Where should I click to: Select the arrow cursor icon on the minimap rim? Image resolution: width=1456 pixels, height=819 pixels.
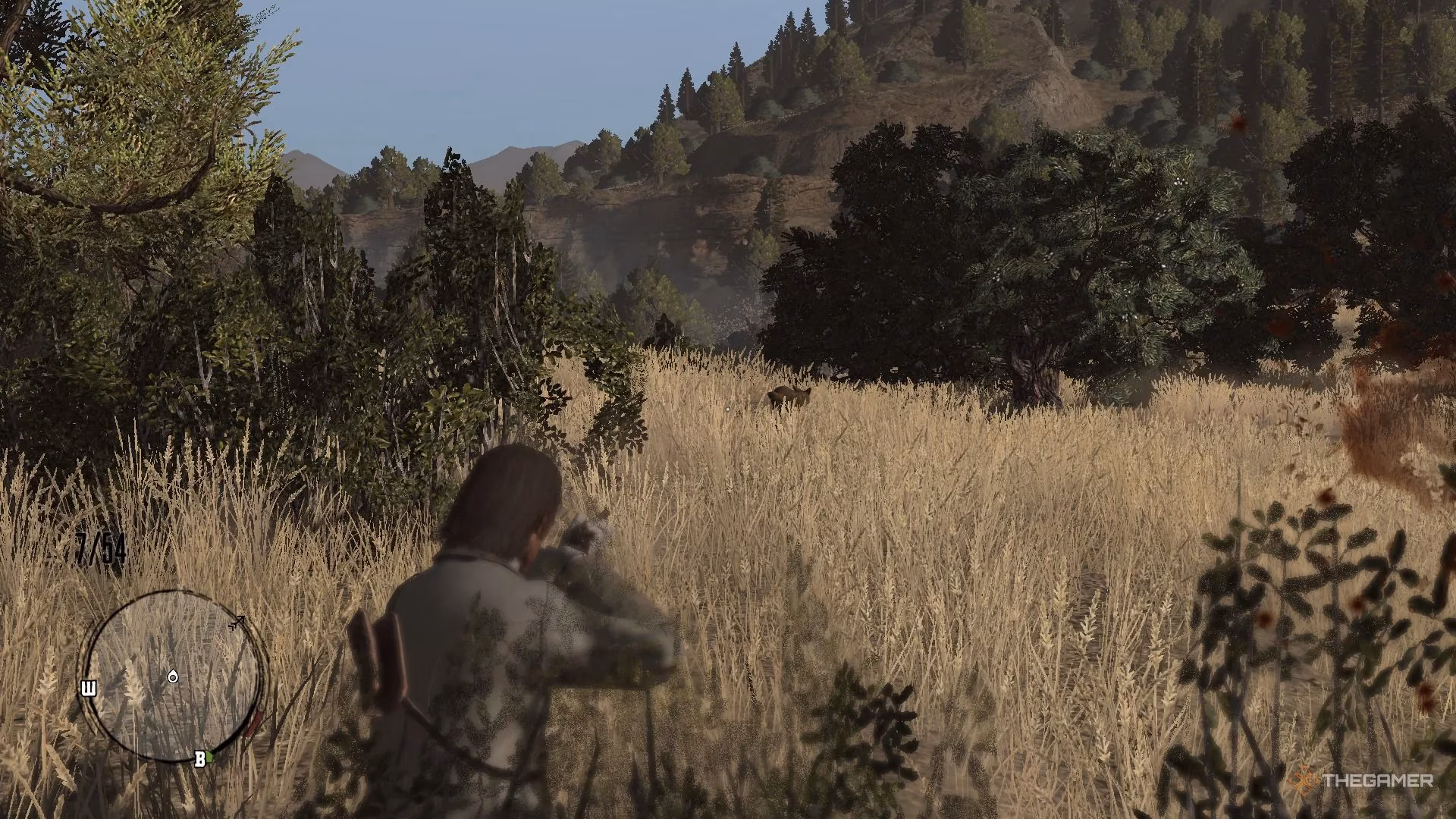(x=239, y=623)
